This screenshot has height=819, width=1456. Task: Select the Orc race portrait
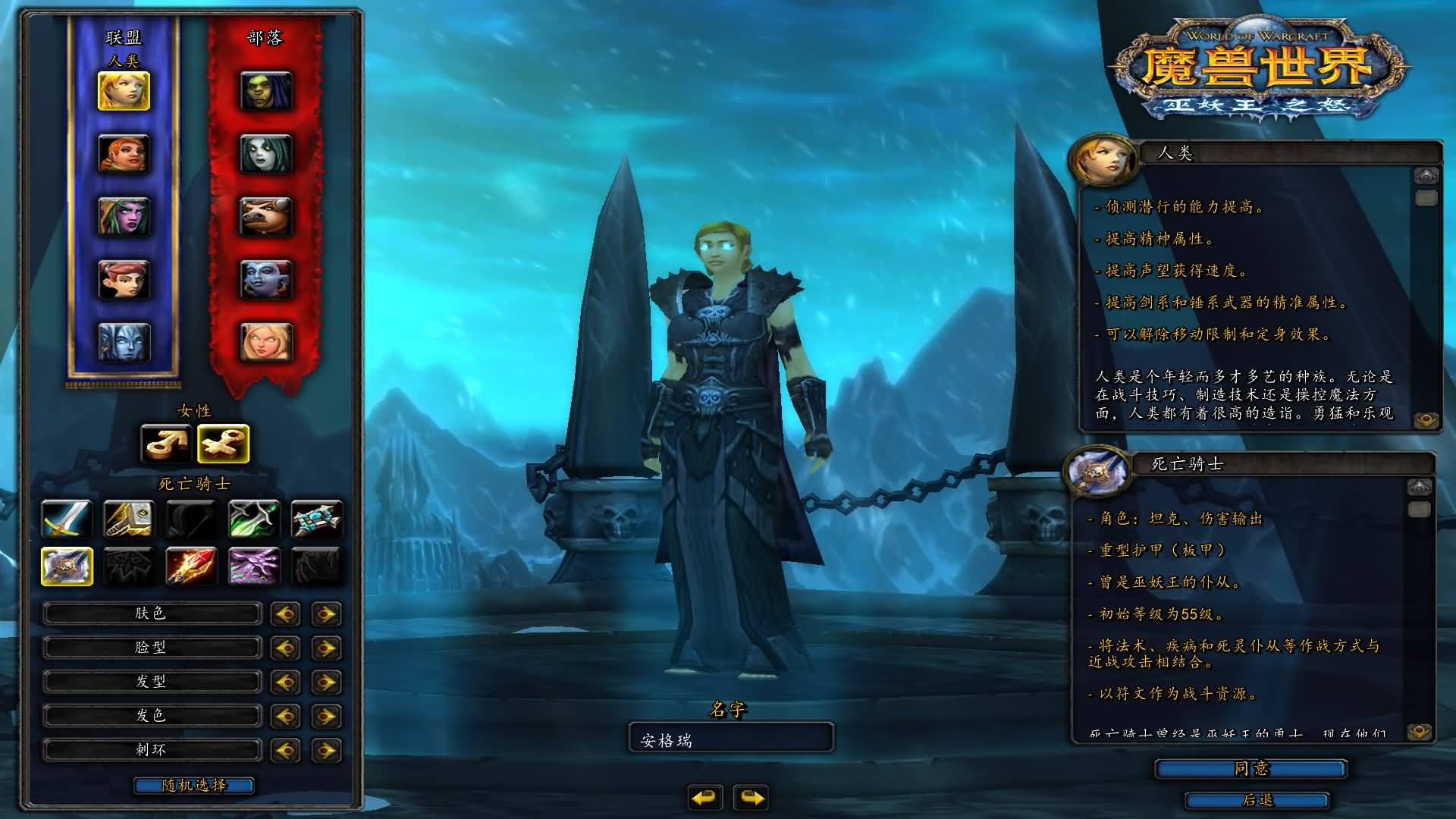(266, 91)
